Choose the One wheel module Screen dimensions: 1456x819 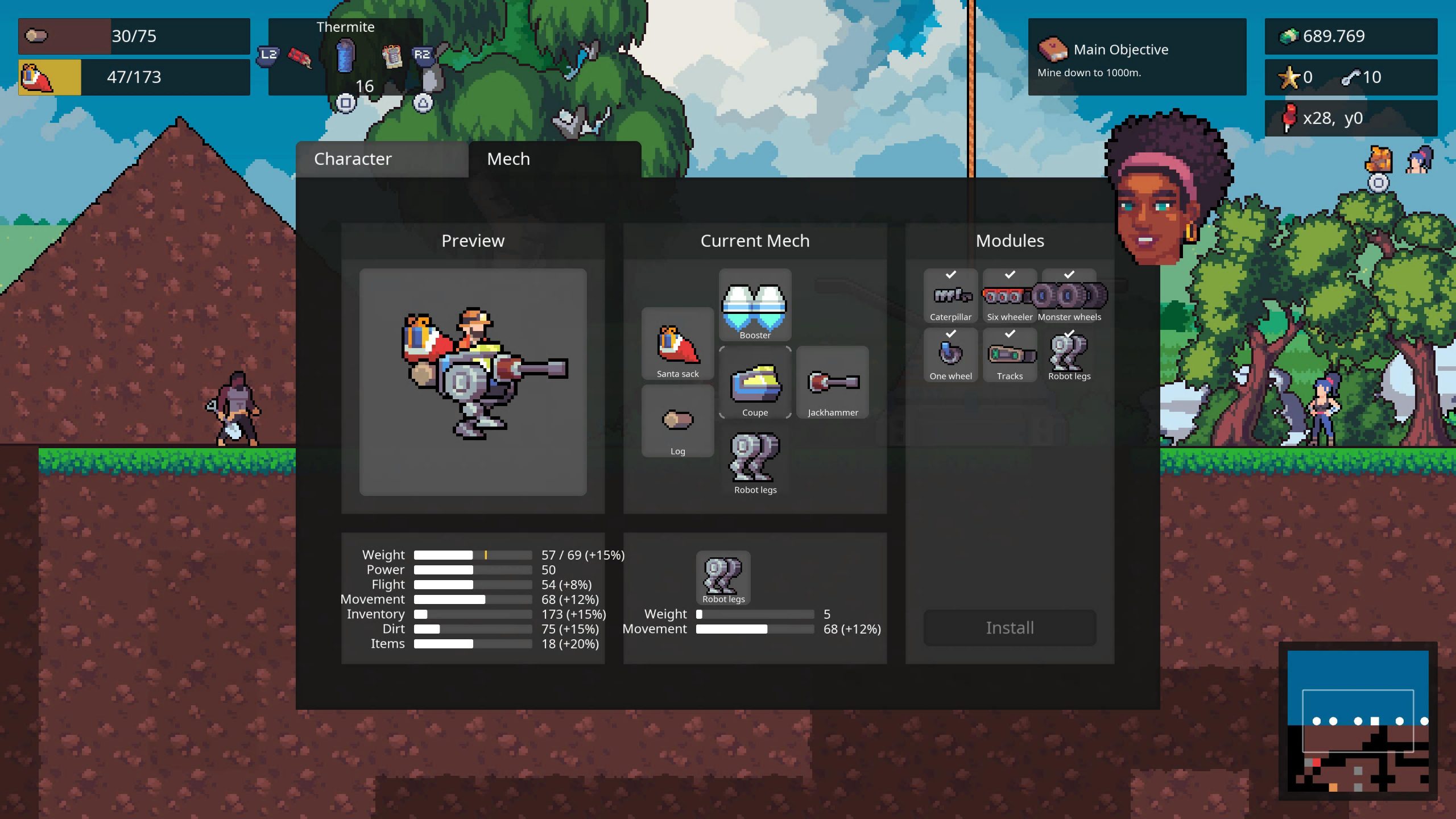[950, 355]
